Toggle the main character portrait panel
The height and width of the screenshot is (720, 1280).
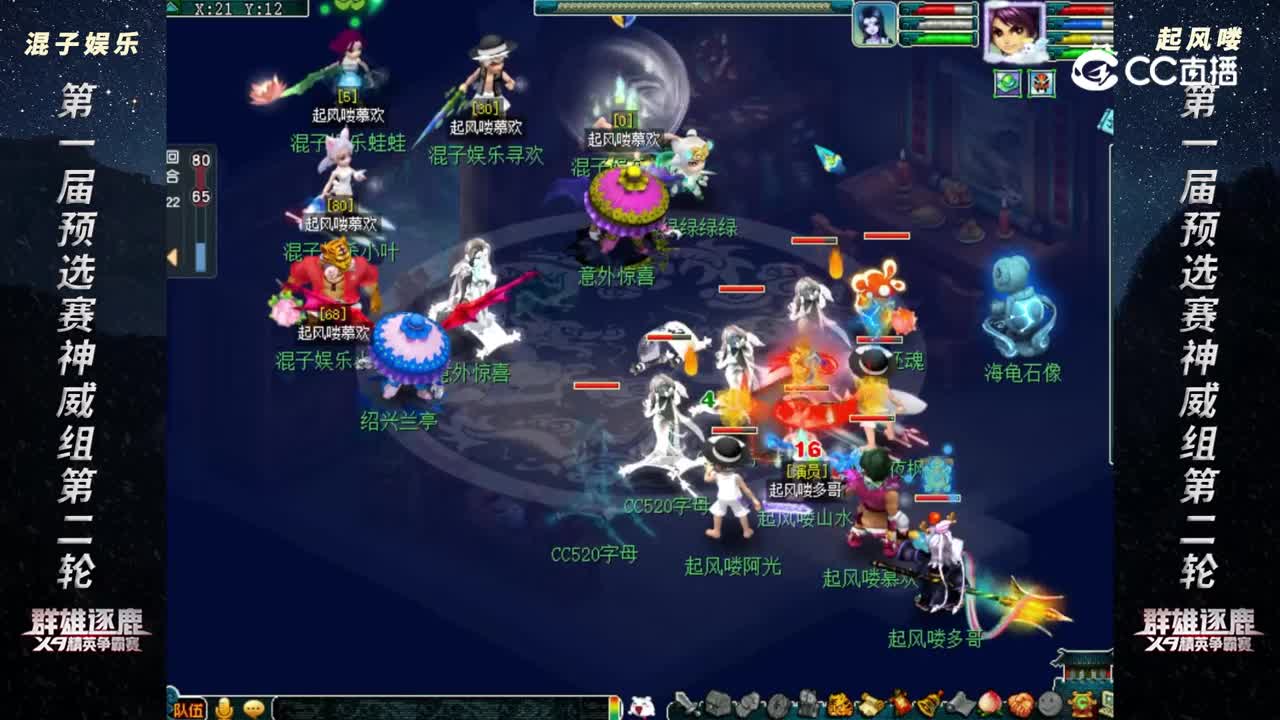[x=1015, y=32]
